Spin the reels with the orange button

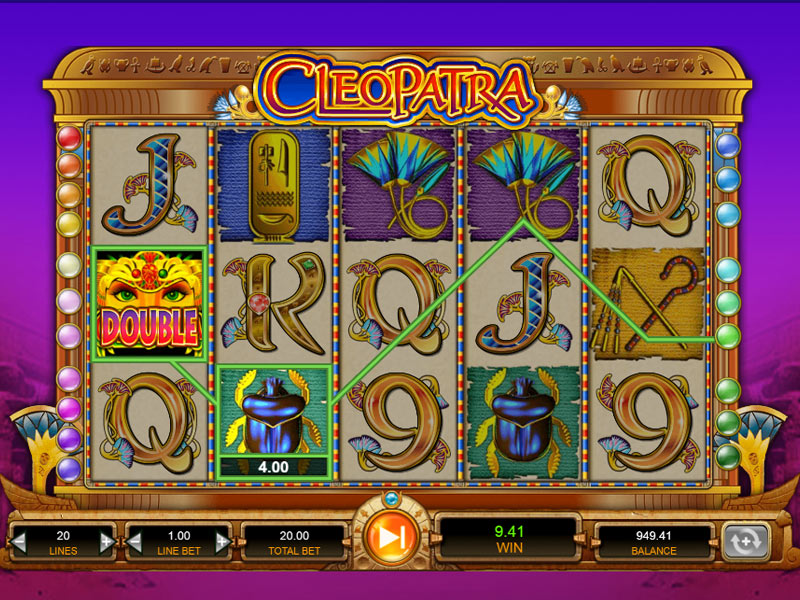click(392, 538)
